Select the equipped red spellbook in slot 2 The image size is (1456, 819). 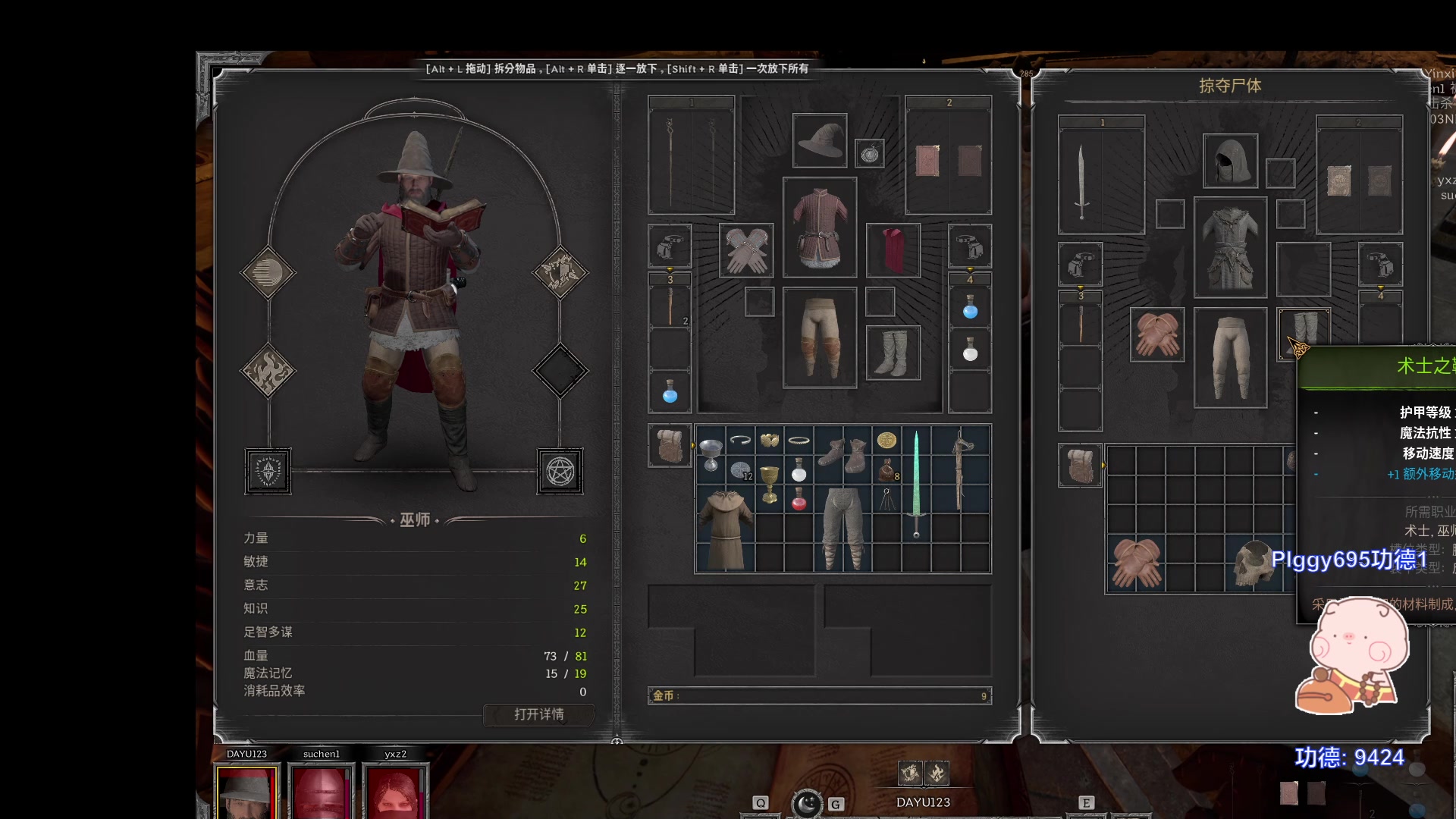pyautogui.click(x=927, y=160)
